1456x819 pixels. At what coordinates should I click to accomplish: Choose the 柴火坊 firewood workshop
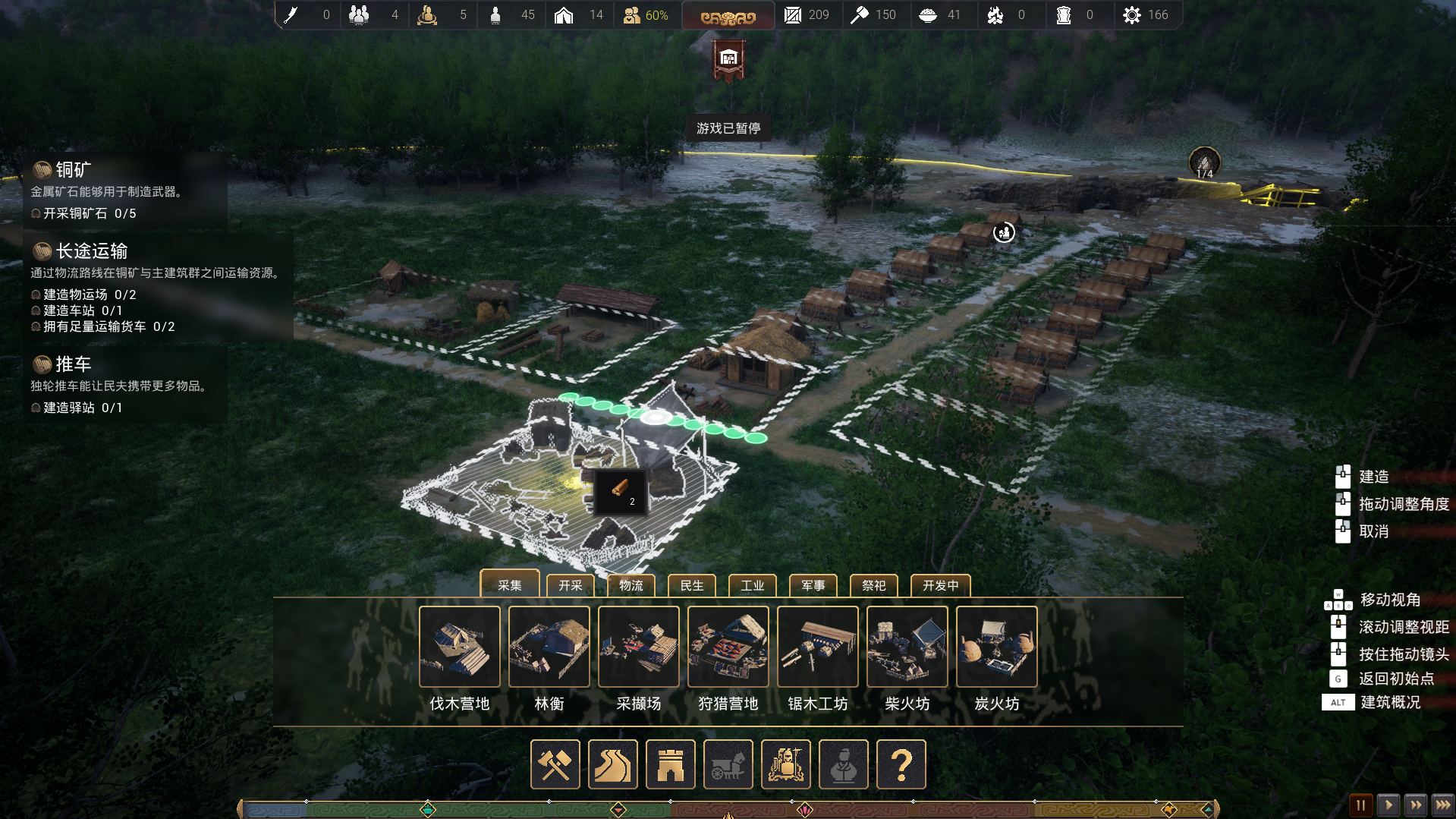pyautogui.click(x=907, y=647)
